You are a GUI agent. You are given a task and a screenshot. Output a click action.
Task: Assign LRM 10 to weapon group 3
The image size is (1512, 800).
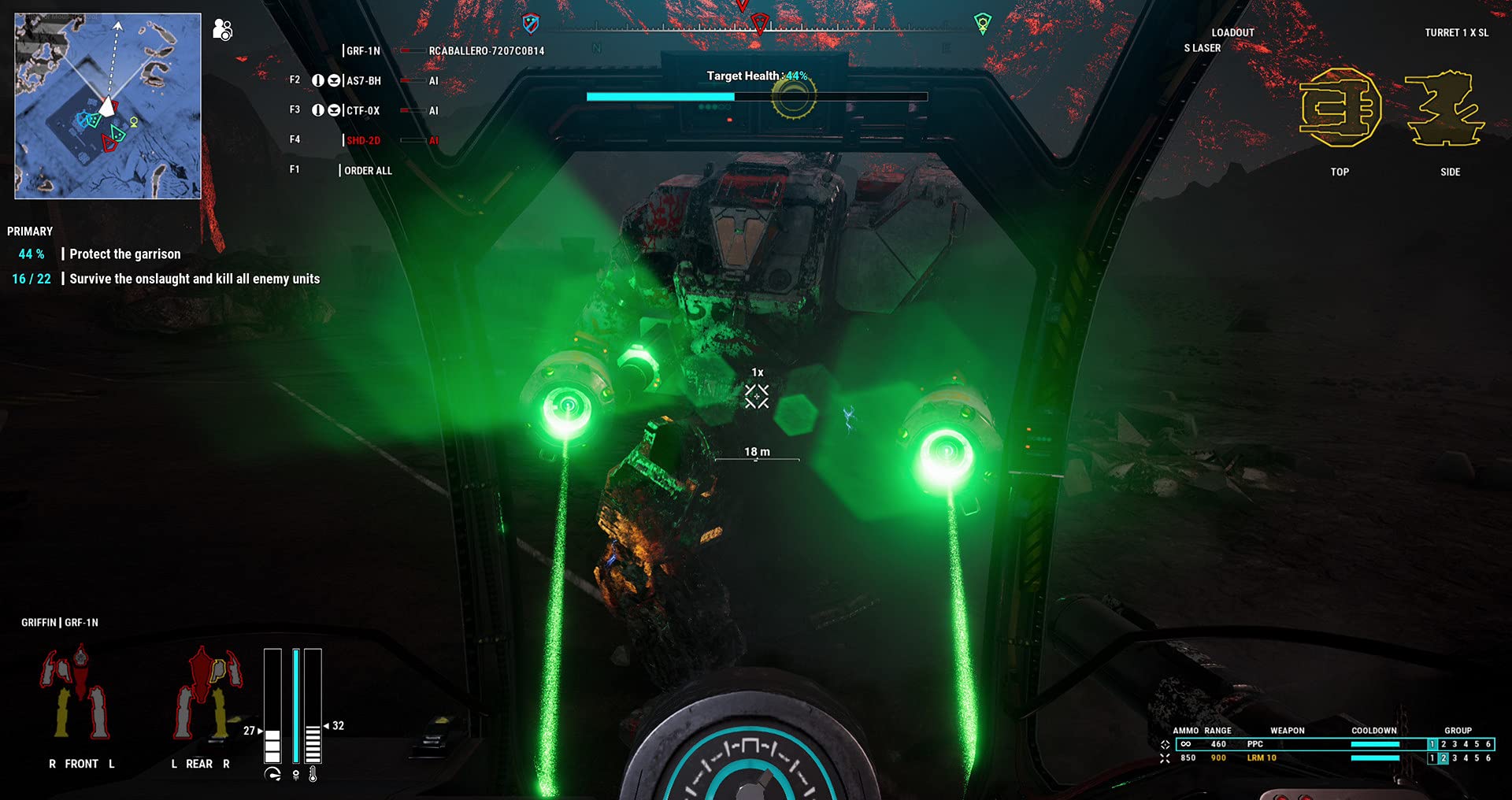click(x=1454, y=757)
